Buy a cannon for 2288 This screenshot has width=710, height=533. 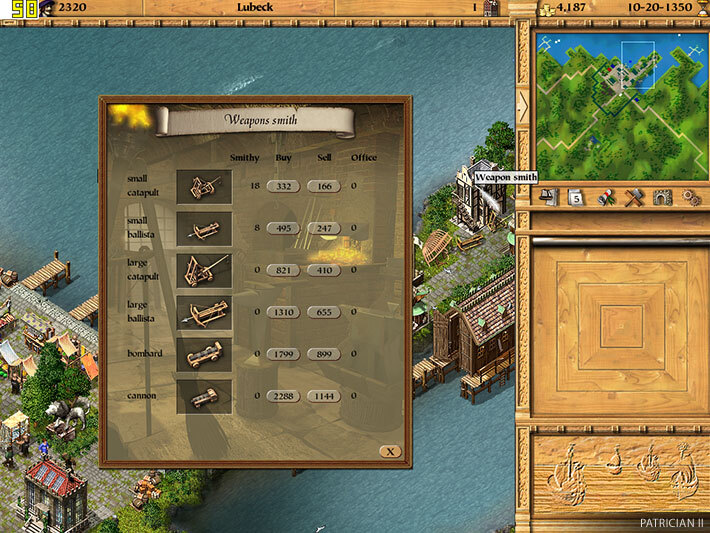click(x=283, y=396)
